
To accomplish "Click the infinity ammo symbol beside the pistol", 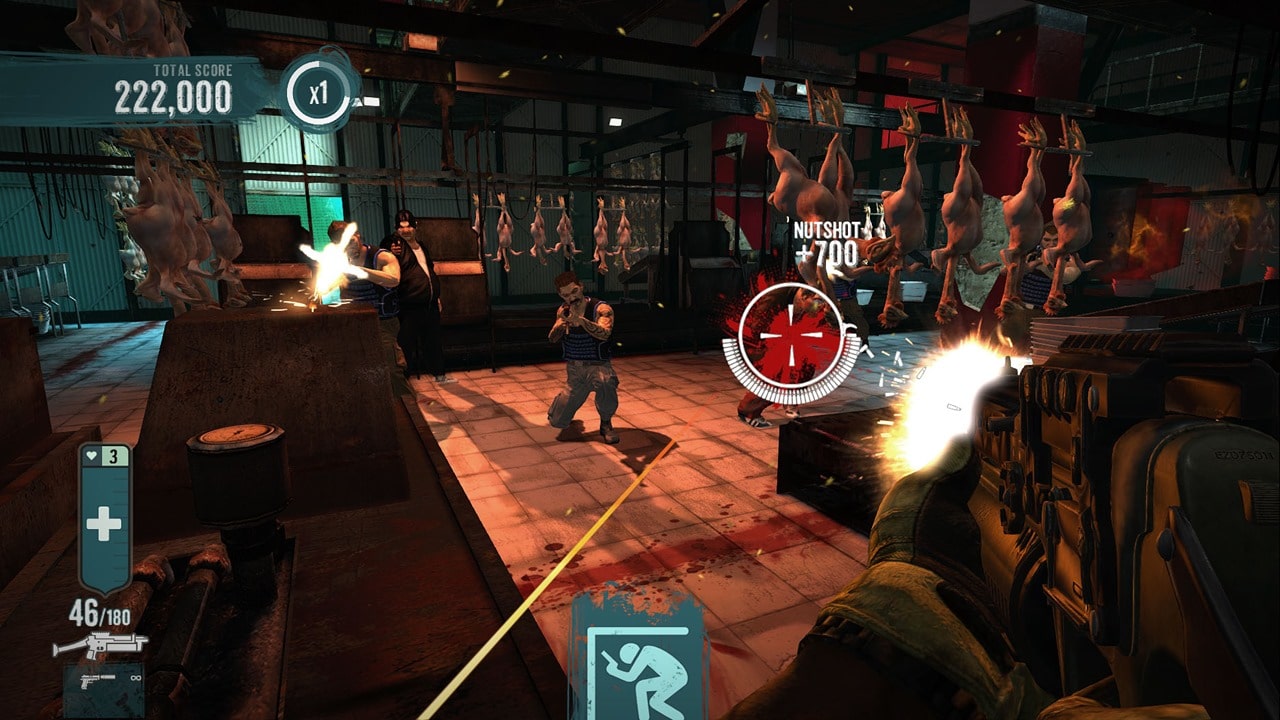I will coord(135,678).
